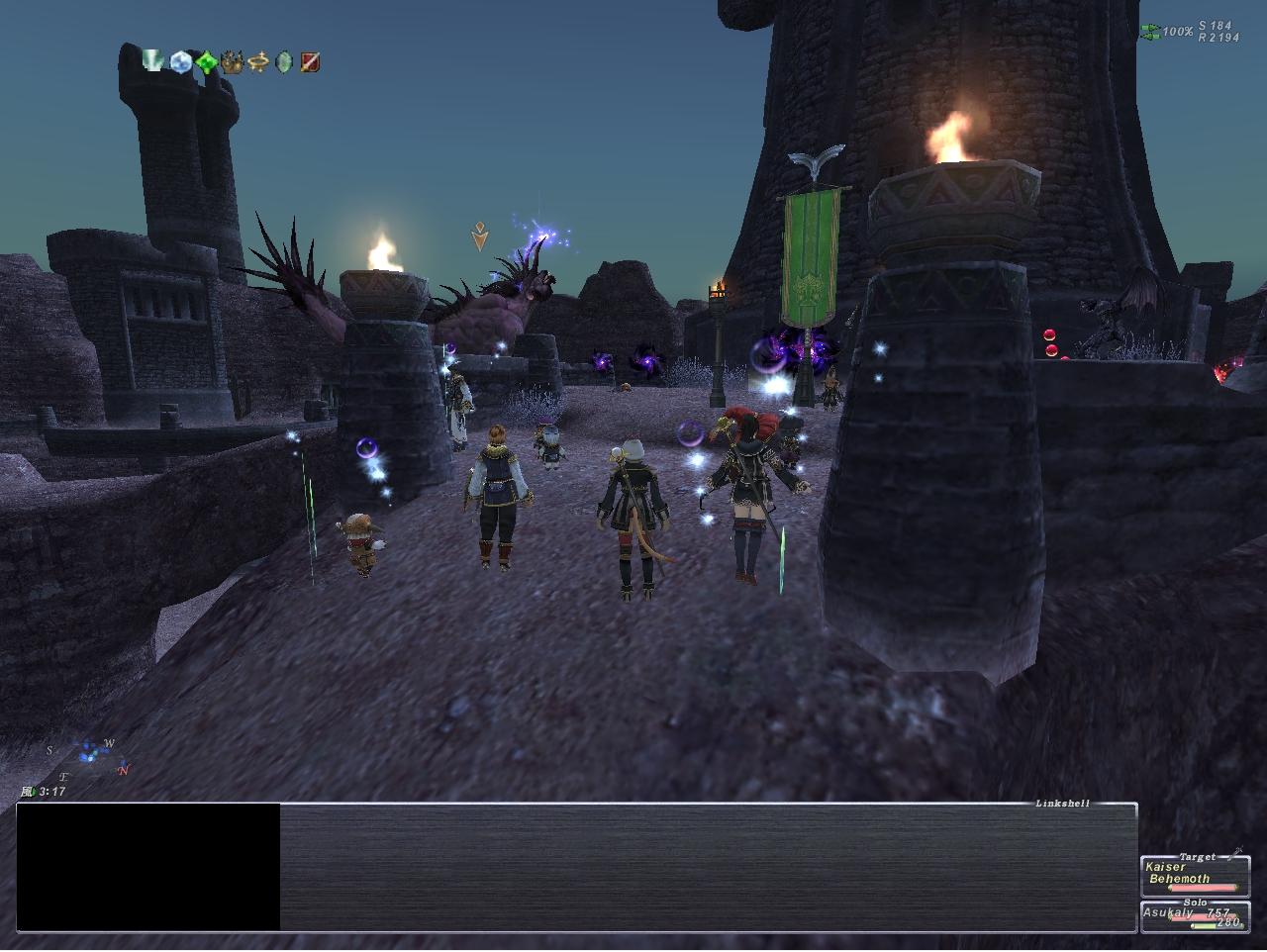
Task: Select the white-green waterfall buff icon
Action: click(x=154, y=62)
